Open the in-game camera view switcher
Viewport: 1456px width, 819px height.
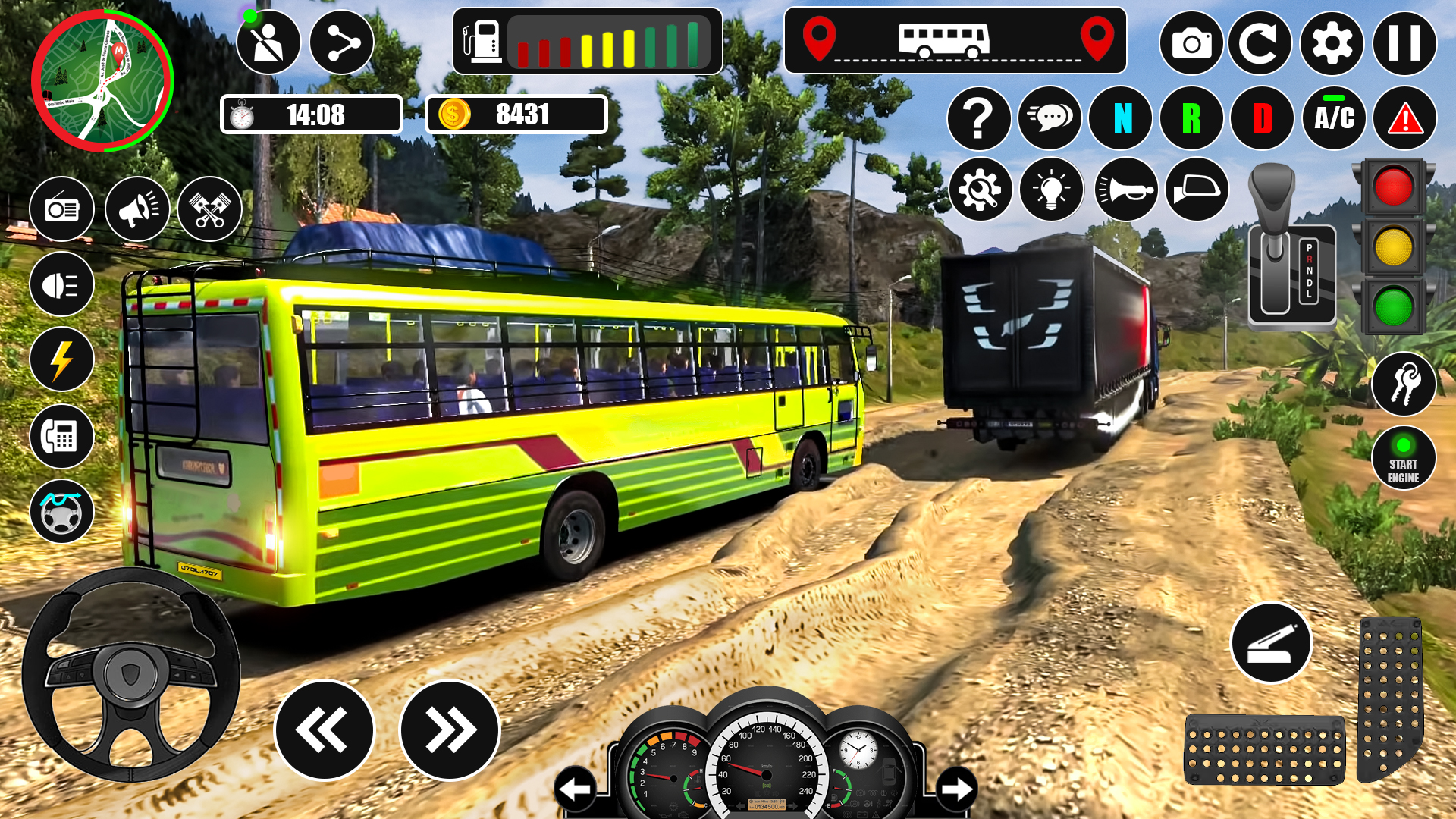click(x=1192, y=45)
